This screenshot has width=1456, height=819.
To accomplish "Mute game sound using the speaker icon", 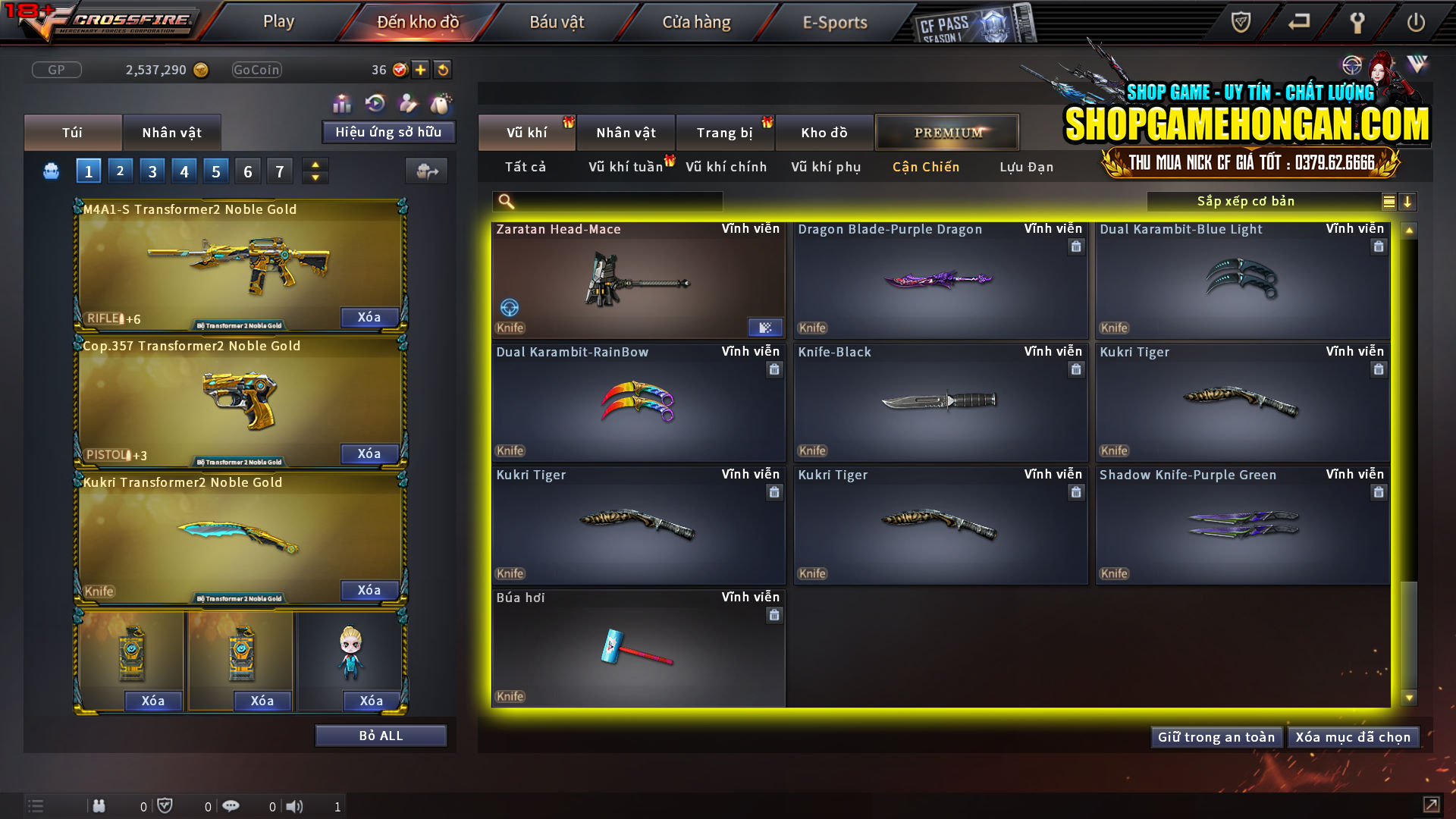I will [295, 806].
